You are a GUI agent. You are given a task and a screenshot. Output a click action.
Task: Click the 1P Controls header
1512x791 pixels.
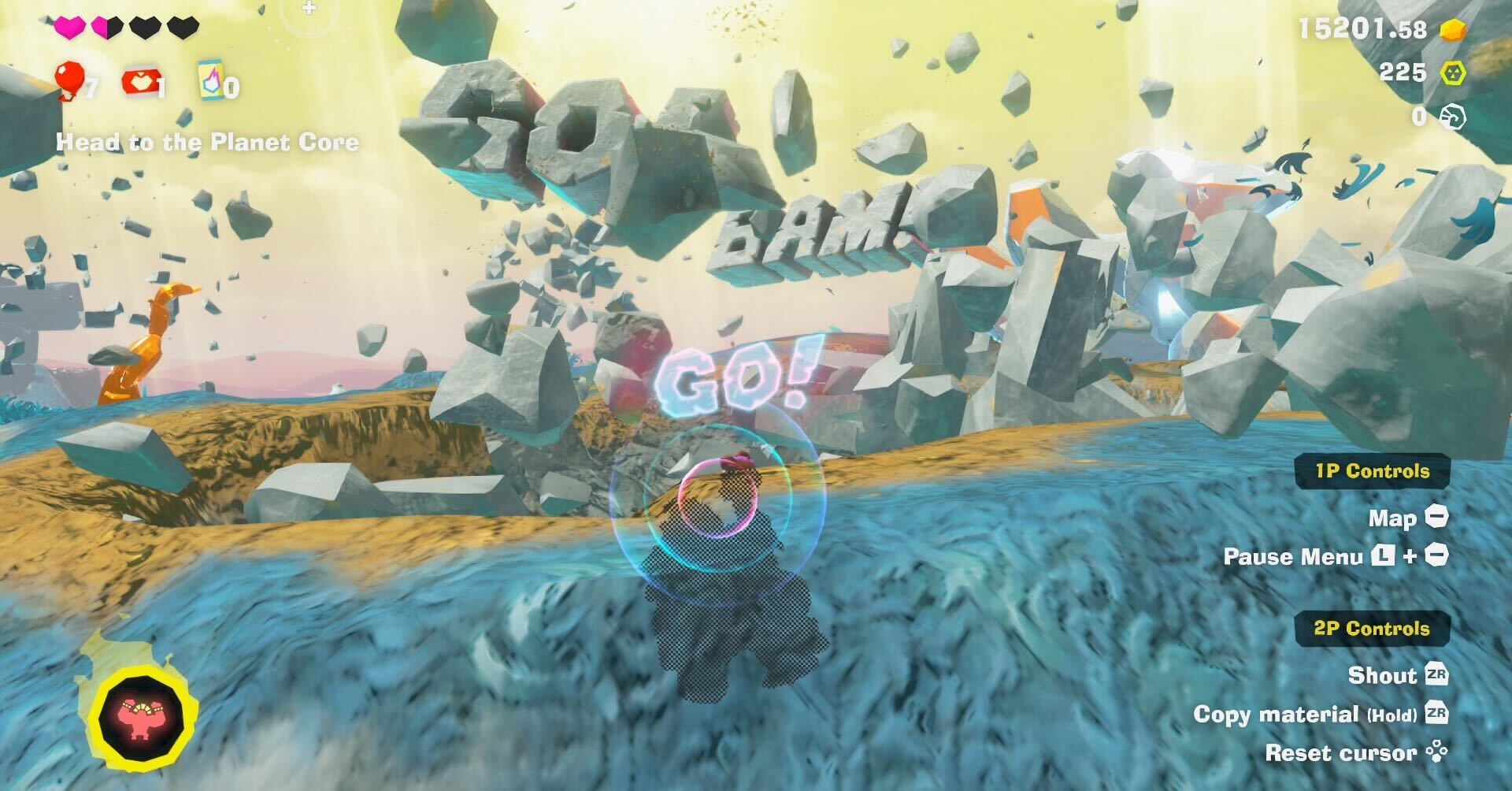coord(1372,471)
